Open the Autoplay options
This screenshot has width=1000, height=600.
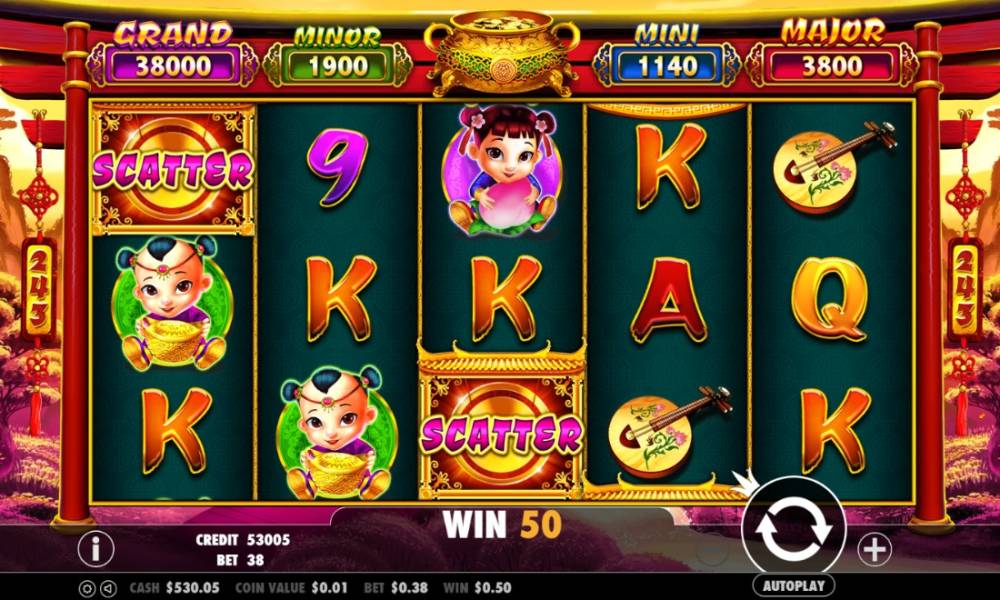click(793, 585)
